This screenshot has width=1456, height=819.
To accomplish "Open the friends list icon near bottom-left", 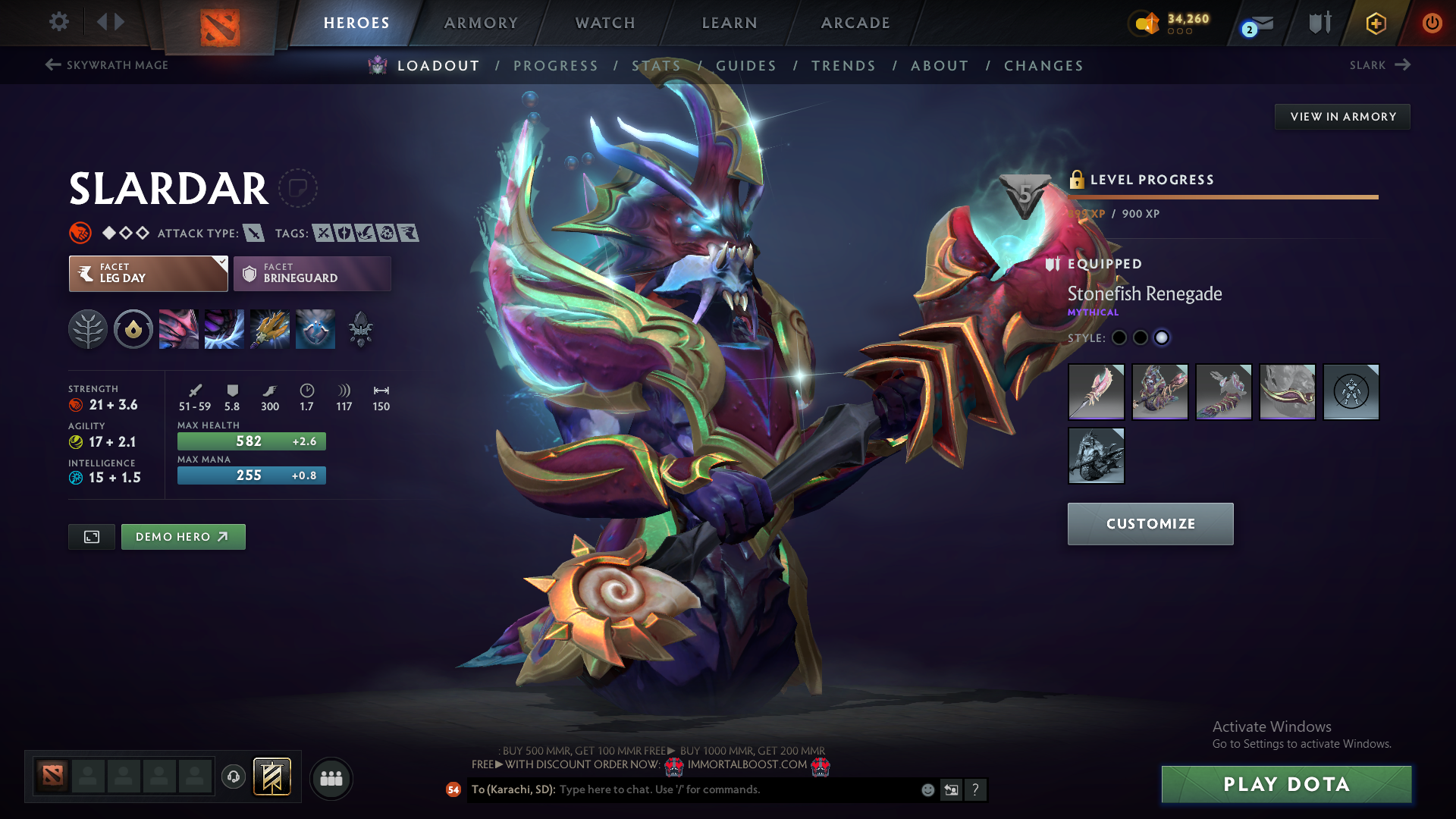I will [331, 778].
